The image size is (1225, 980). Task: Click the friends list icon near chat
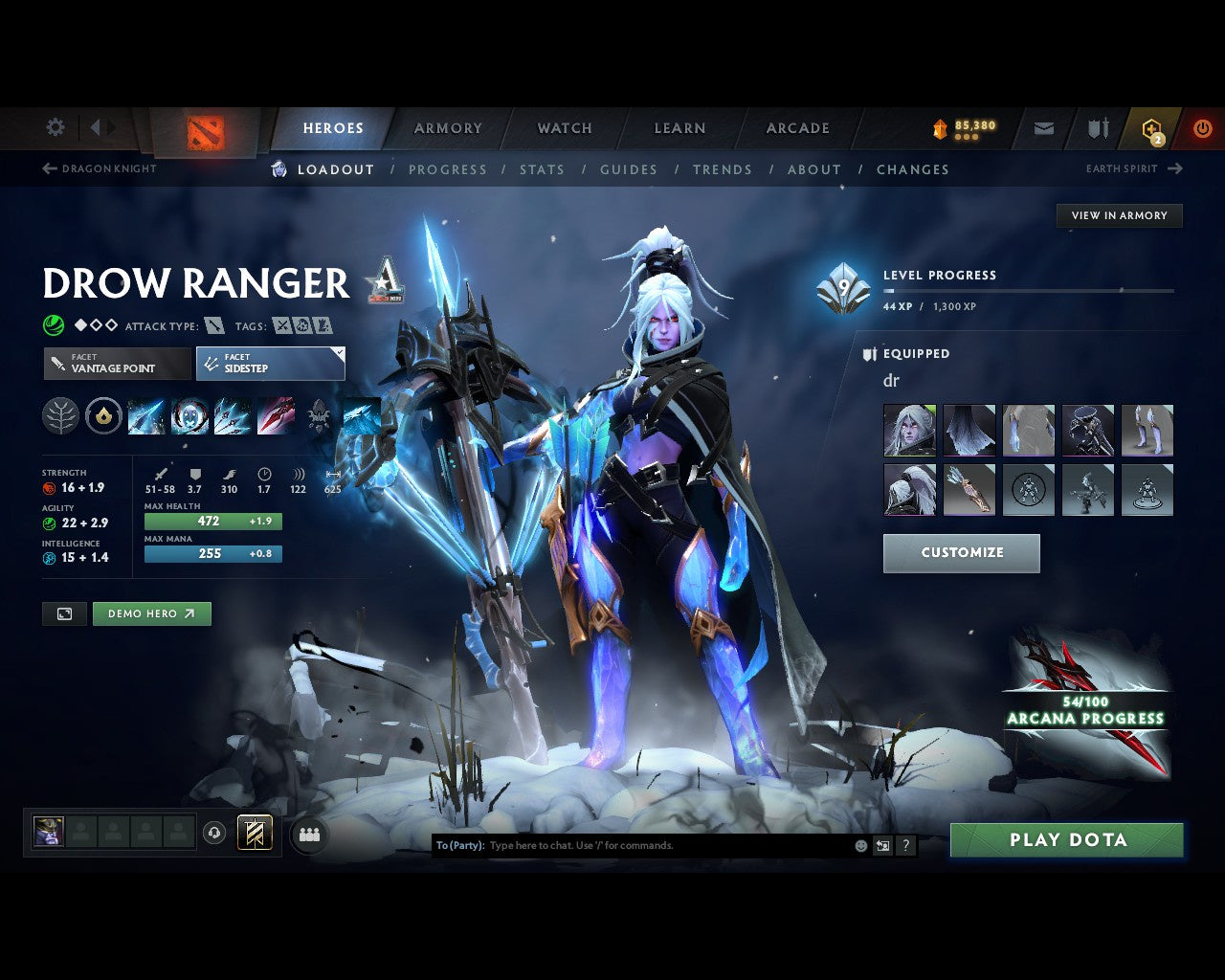[x=308, y=834]
